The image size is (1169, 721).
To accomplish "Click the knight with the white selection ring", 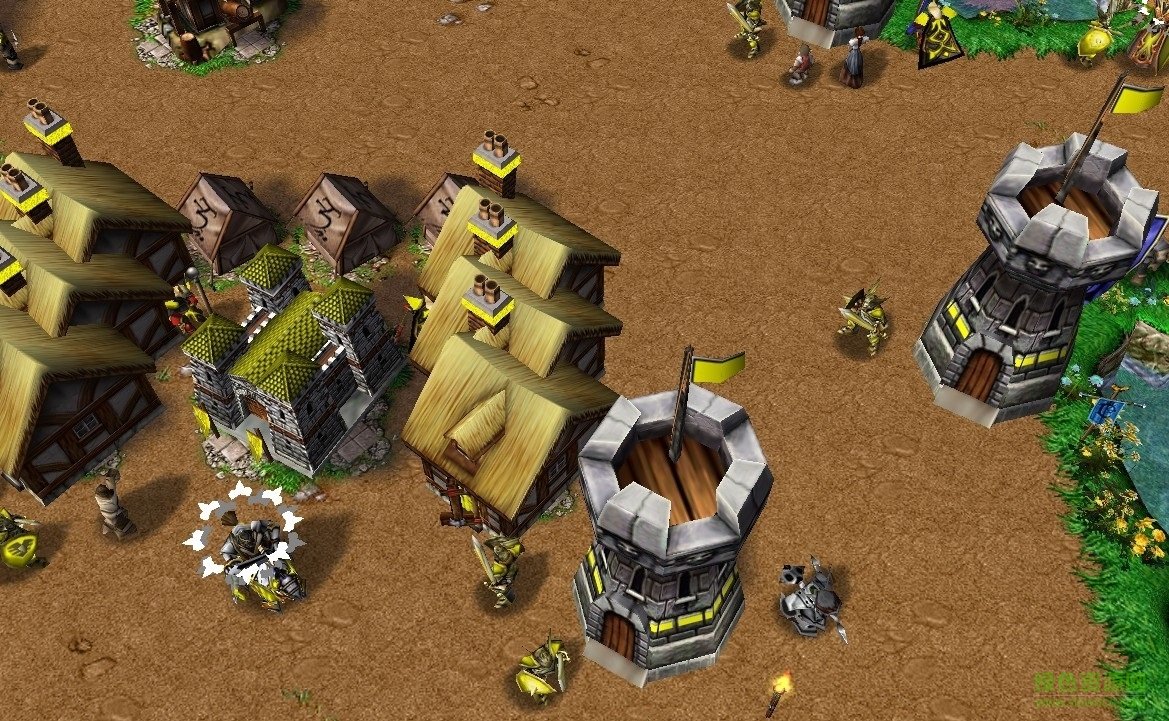I will tap(250, 553).
